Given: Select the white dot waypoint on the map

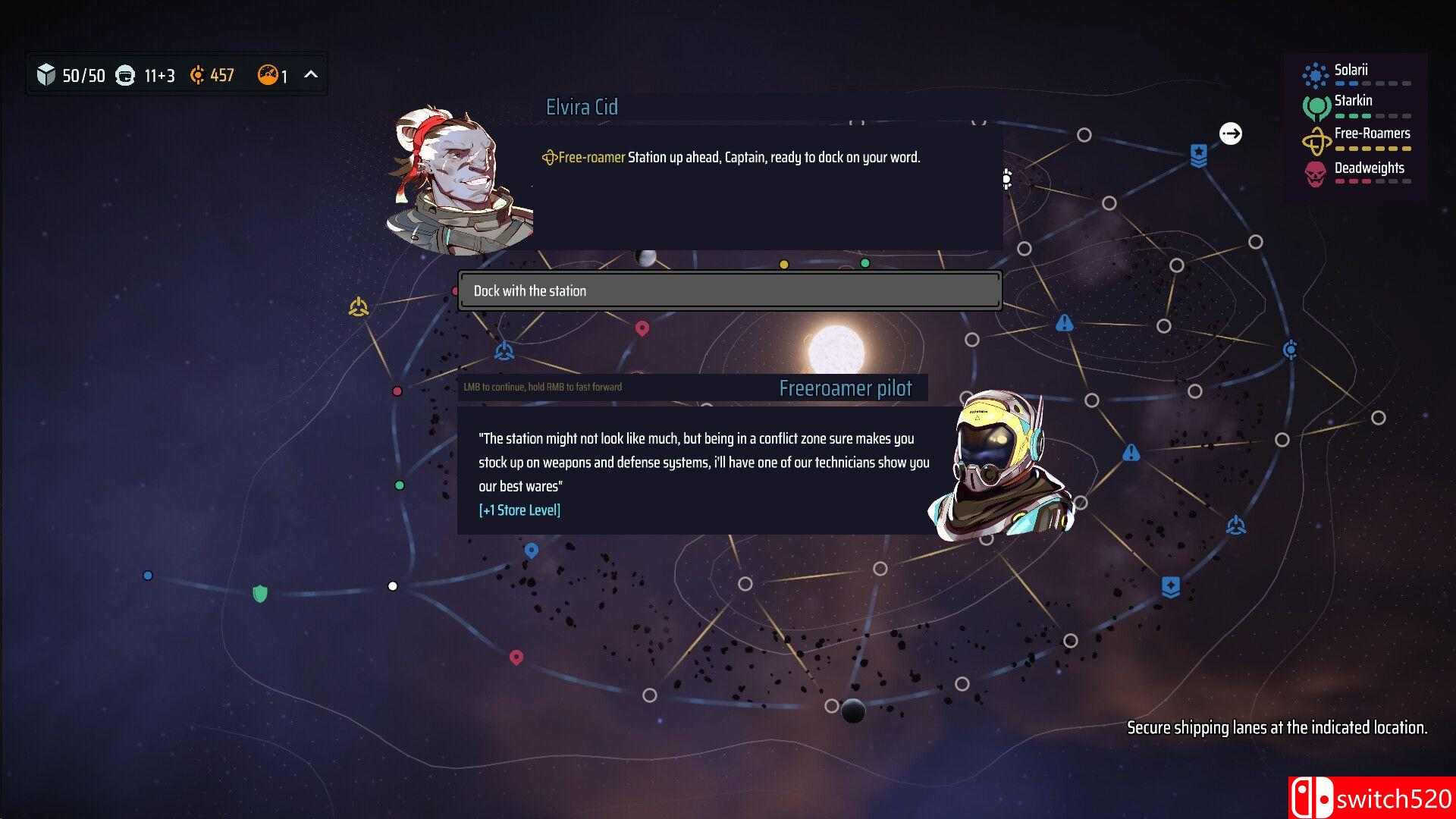Looking at the screenshot, I should pyautogui.click(x=392, y=585).
